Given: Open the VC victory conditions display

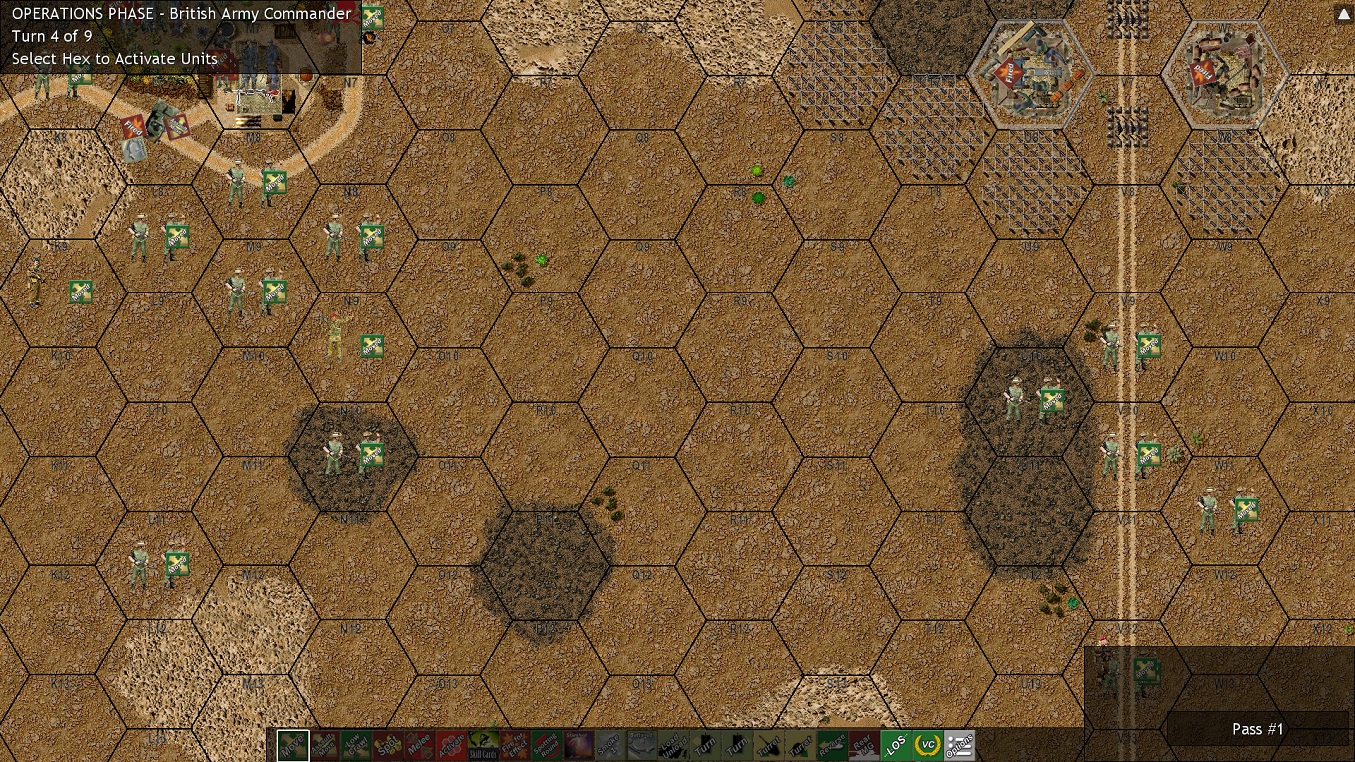Looking at the screenshot, I should click(x=926, y=746).
